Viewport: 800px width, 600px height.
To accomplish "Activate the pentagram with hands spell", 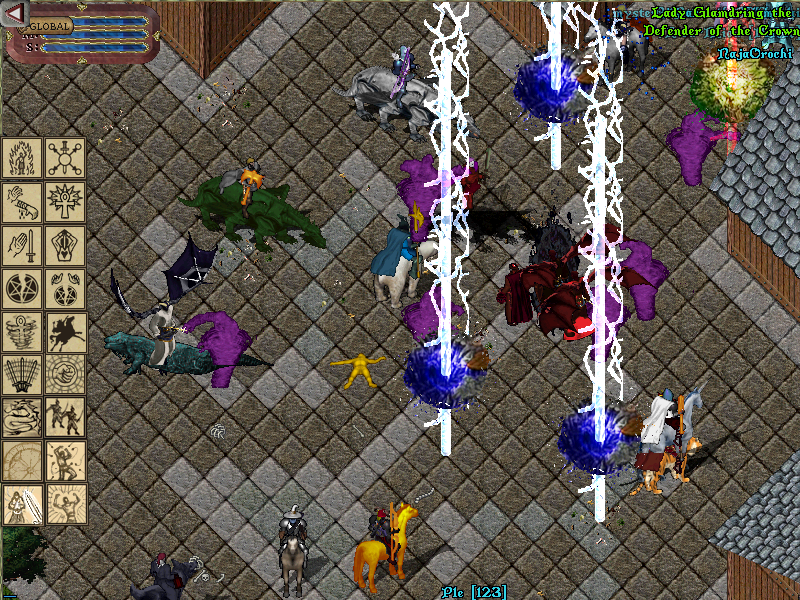I will (x=65, y=288).
